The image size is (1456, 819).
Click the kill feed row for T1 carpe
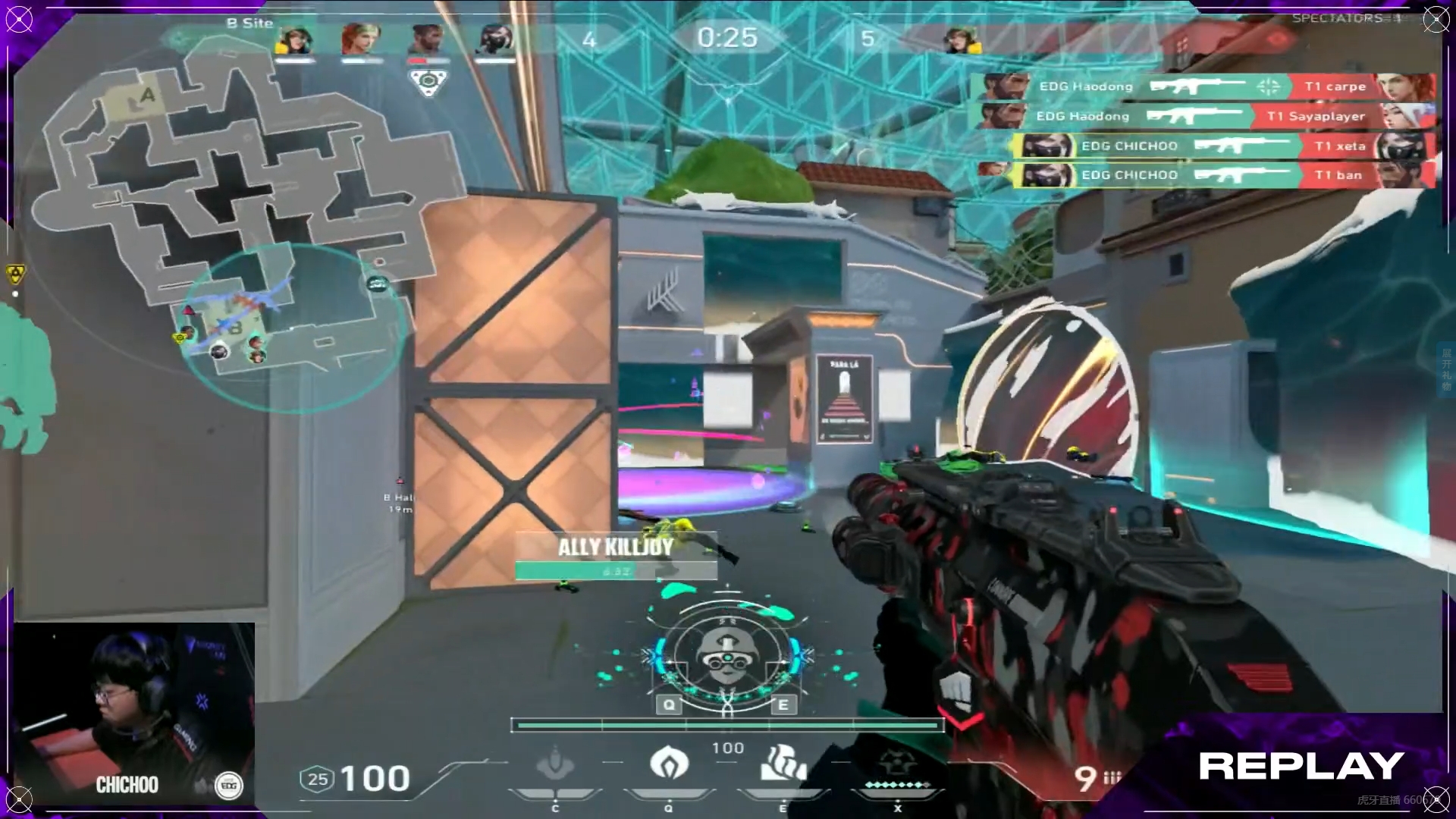pyautogui.click(x=1204, y=86)
